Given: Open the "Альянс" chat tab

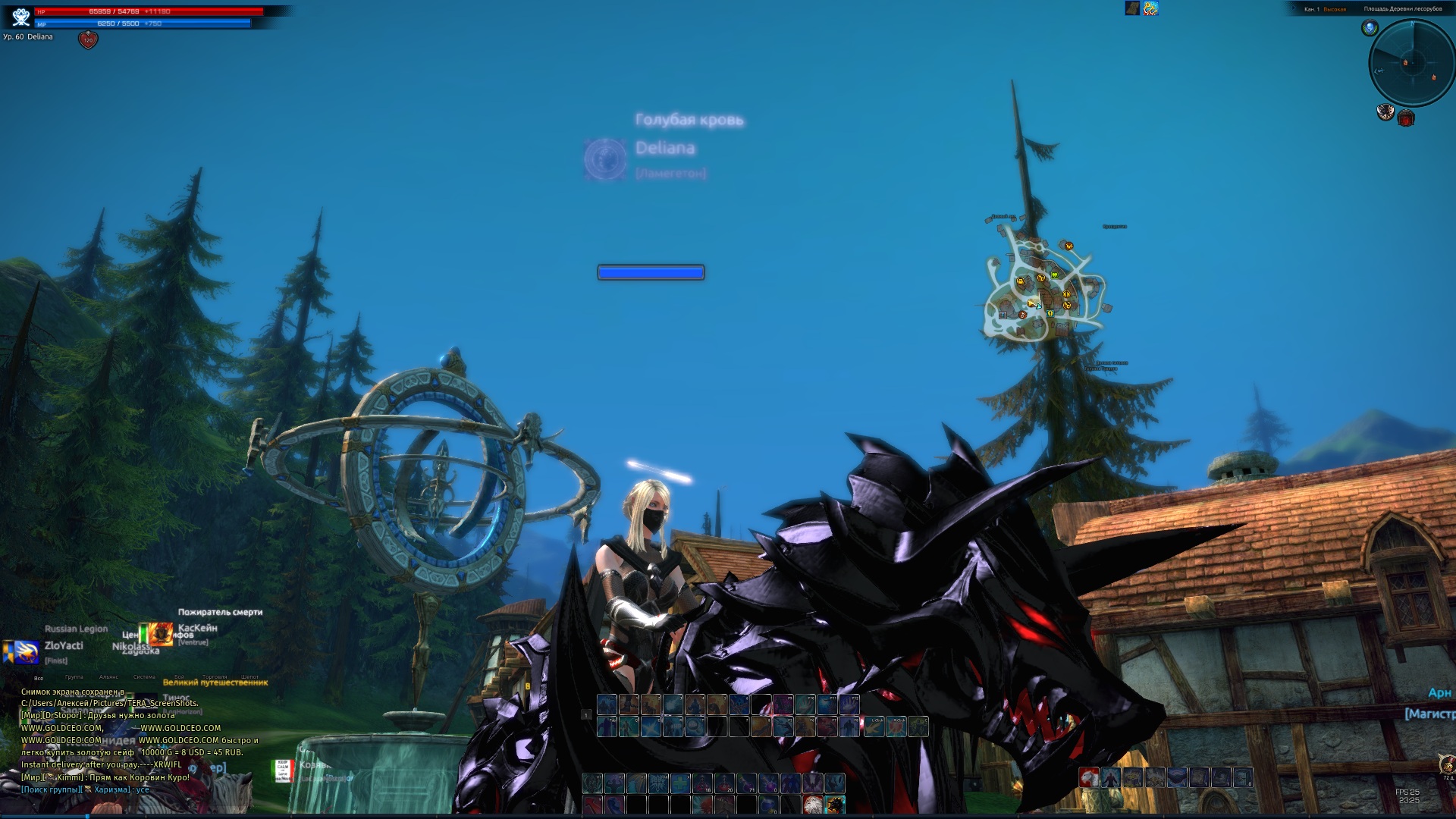Looking at the screenshot, I should pos(108,677).
